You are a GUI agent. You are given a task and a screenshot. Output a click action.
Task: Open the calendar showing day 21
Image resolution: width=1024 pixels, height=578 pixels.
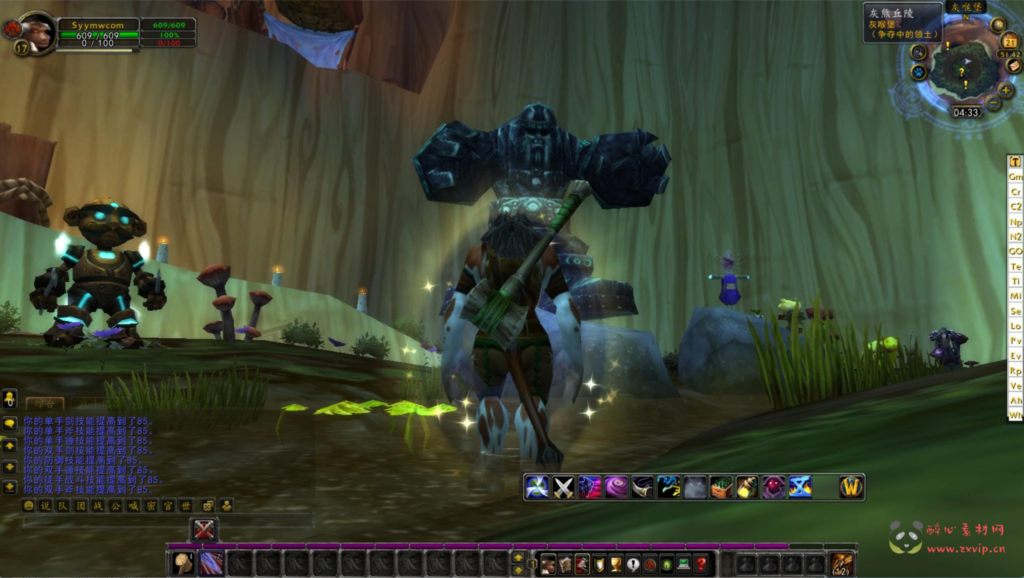pyautogui.click(x=1009, y=41)
